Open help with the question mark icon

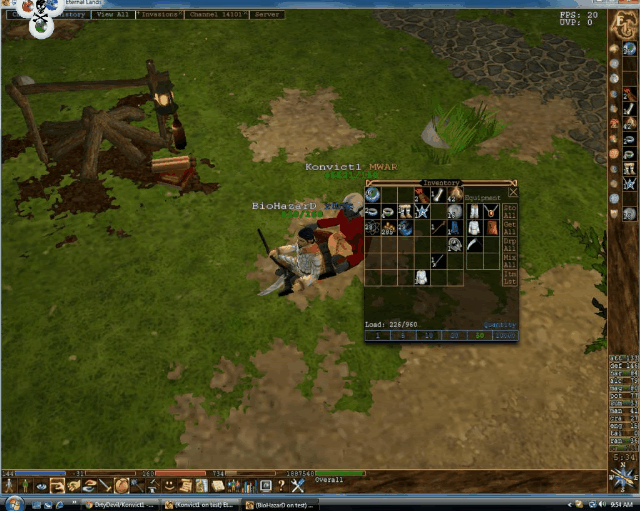tap(282, 485)
